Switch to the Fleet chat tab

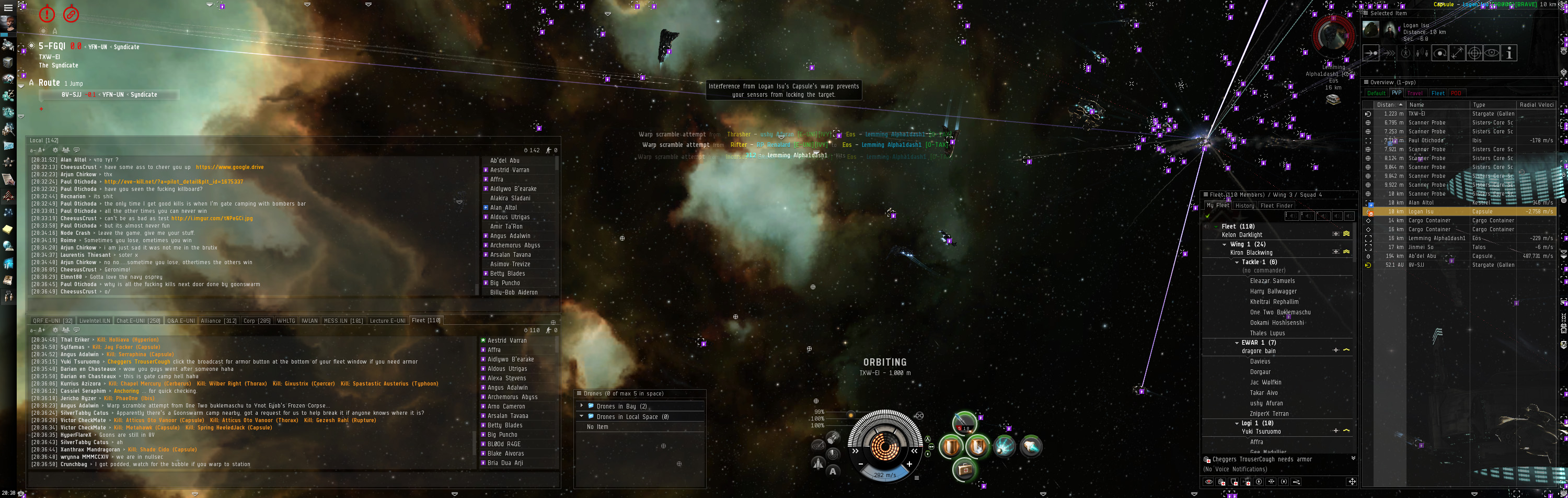click(x=425, y=321)
